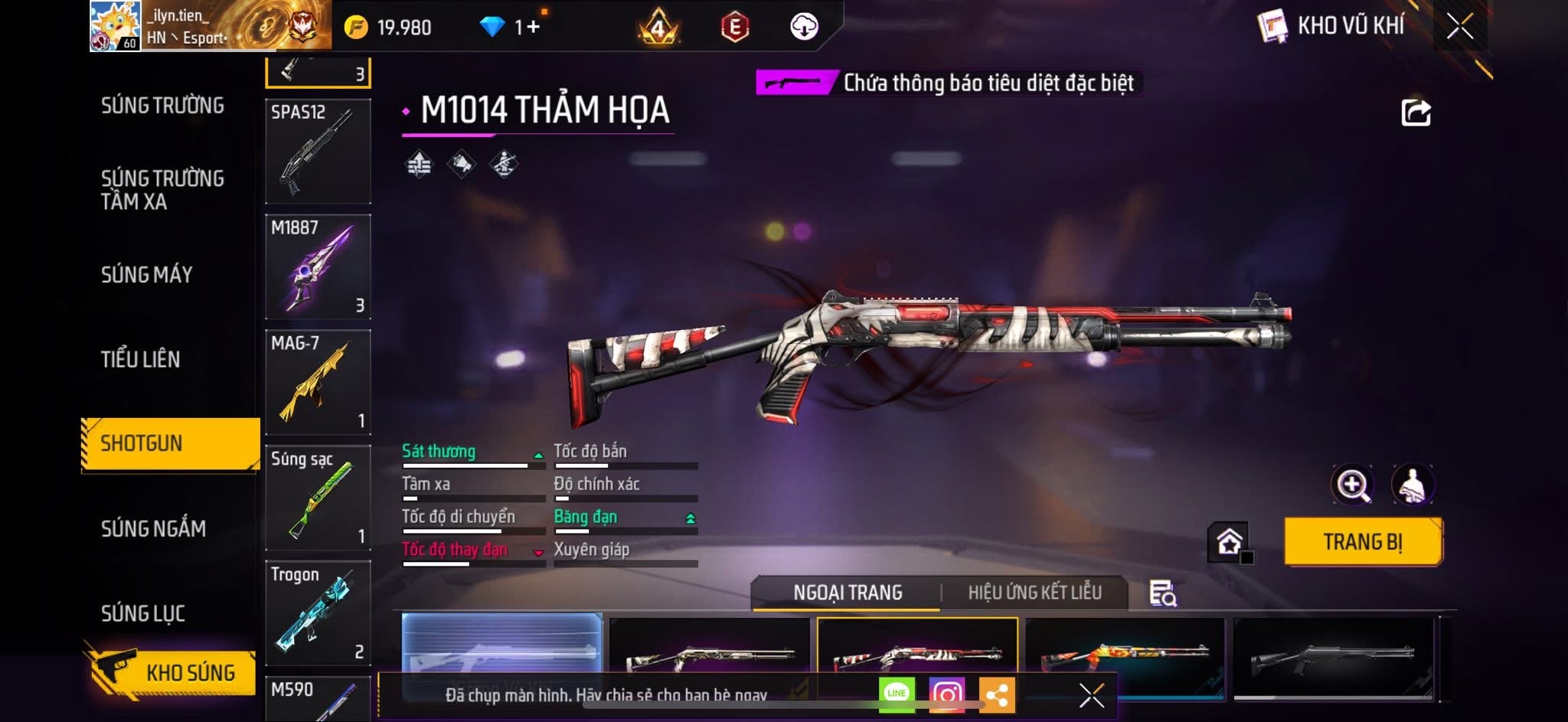Choose the SÚNG NGẮM category
The width and height of the screenshot is (1568, 722).
[x=153, y=528]
